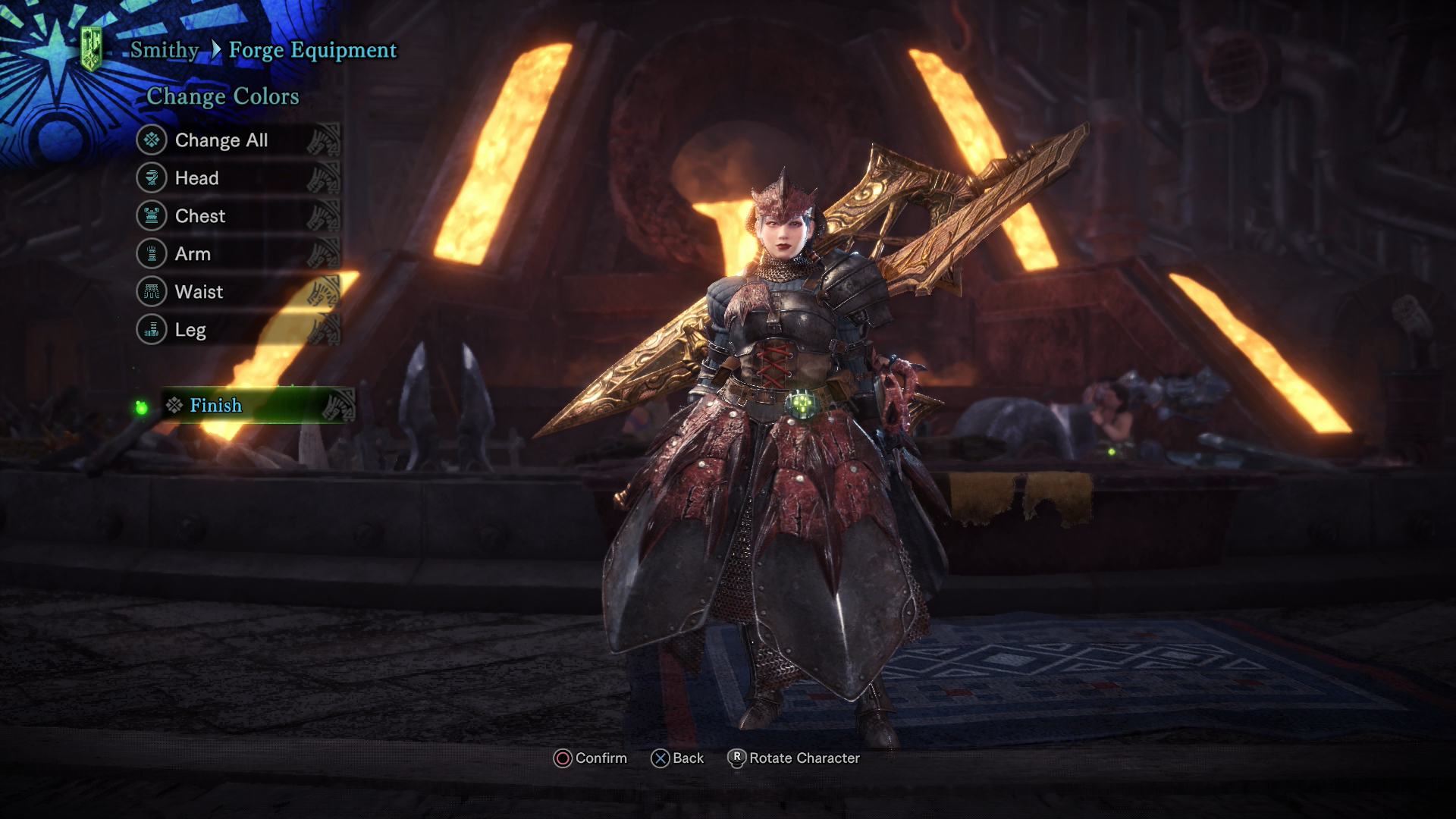Viewport: 1456px width, 819px height.
Task: Click the chevron between Smithy and Forge Equipment
Action: [218, 50]
